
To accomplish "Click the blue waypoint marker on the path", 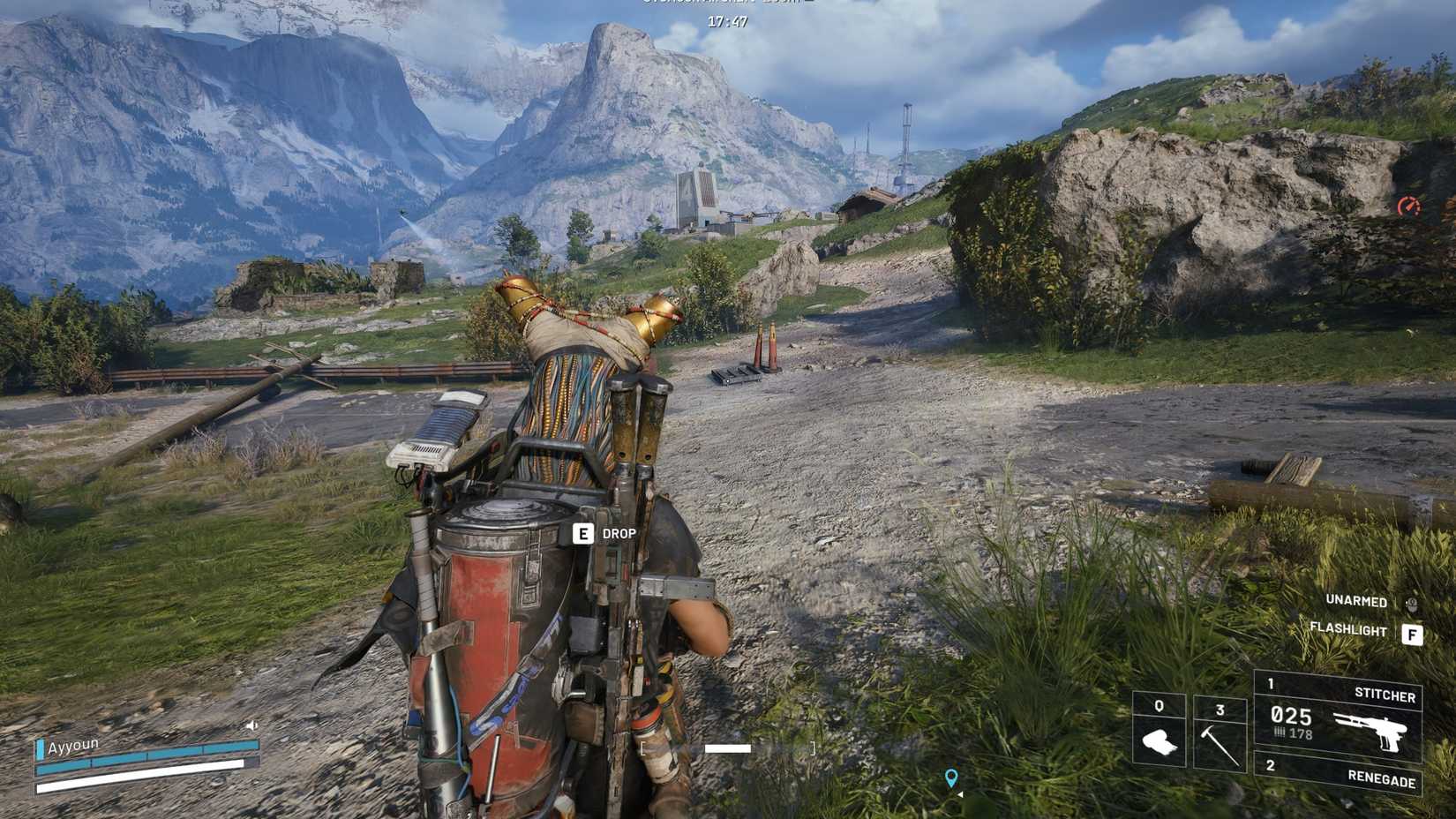I will [x=950, y=778].
